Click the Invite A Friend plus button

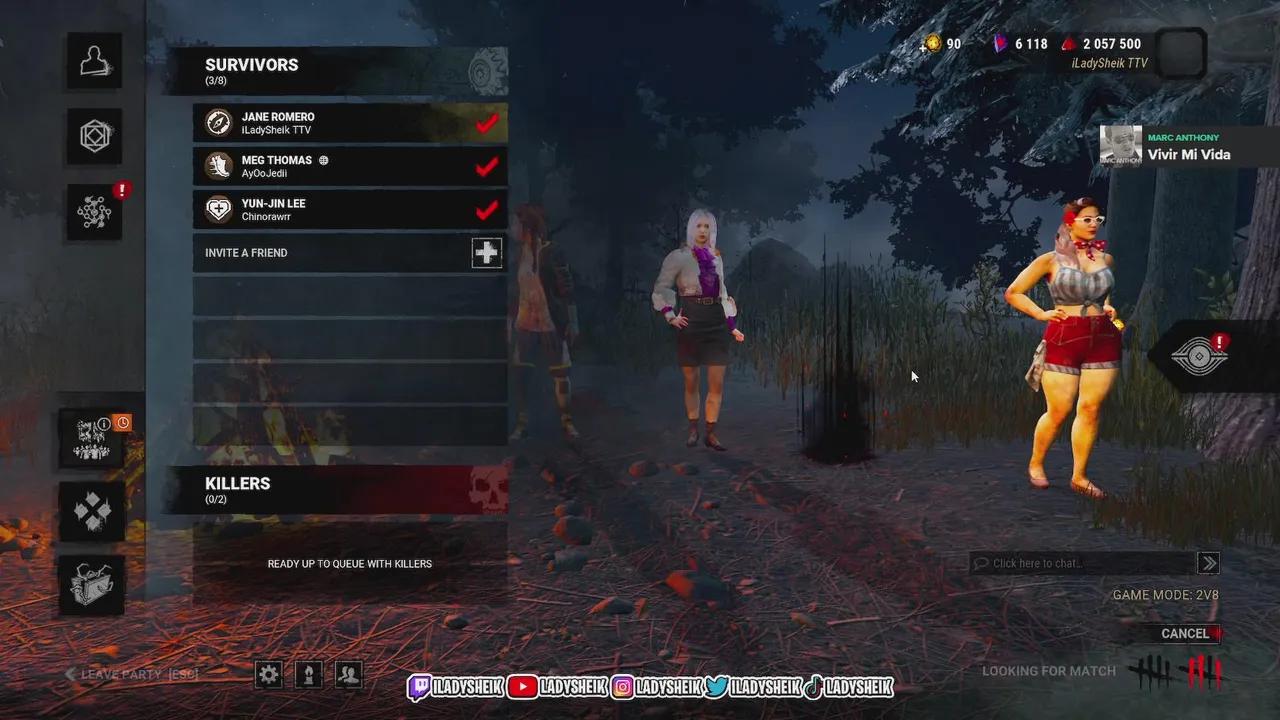click(x=486, y=253)
